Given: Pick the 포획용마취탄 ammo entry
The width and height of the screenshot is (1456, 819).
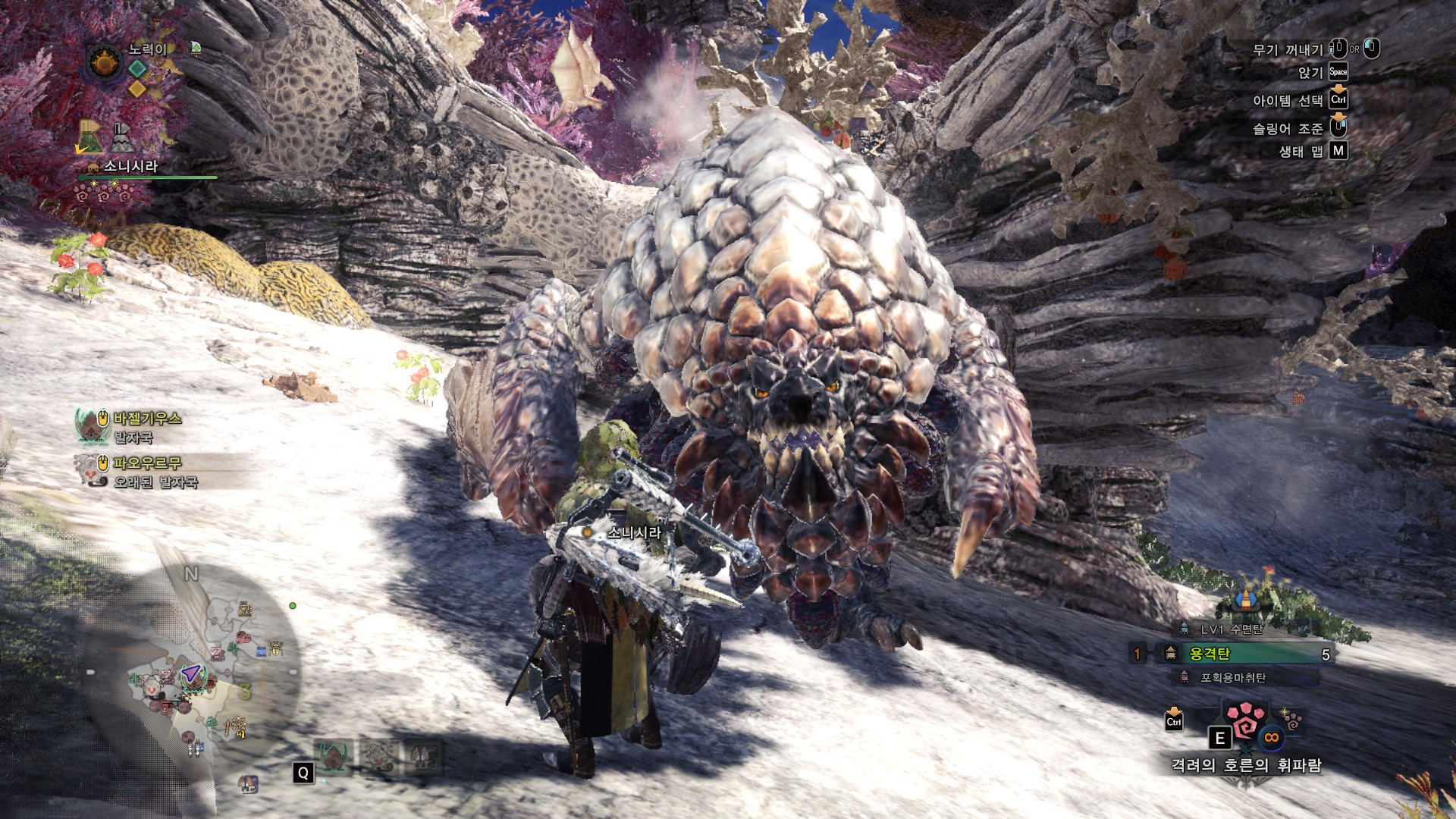Looking at the screenshot, I should click(1232, 677).
